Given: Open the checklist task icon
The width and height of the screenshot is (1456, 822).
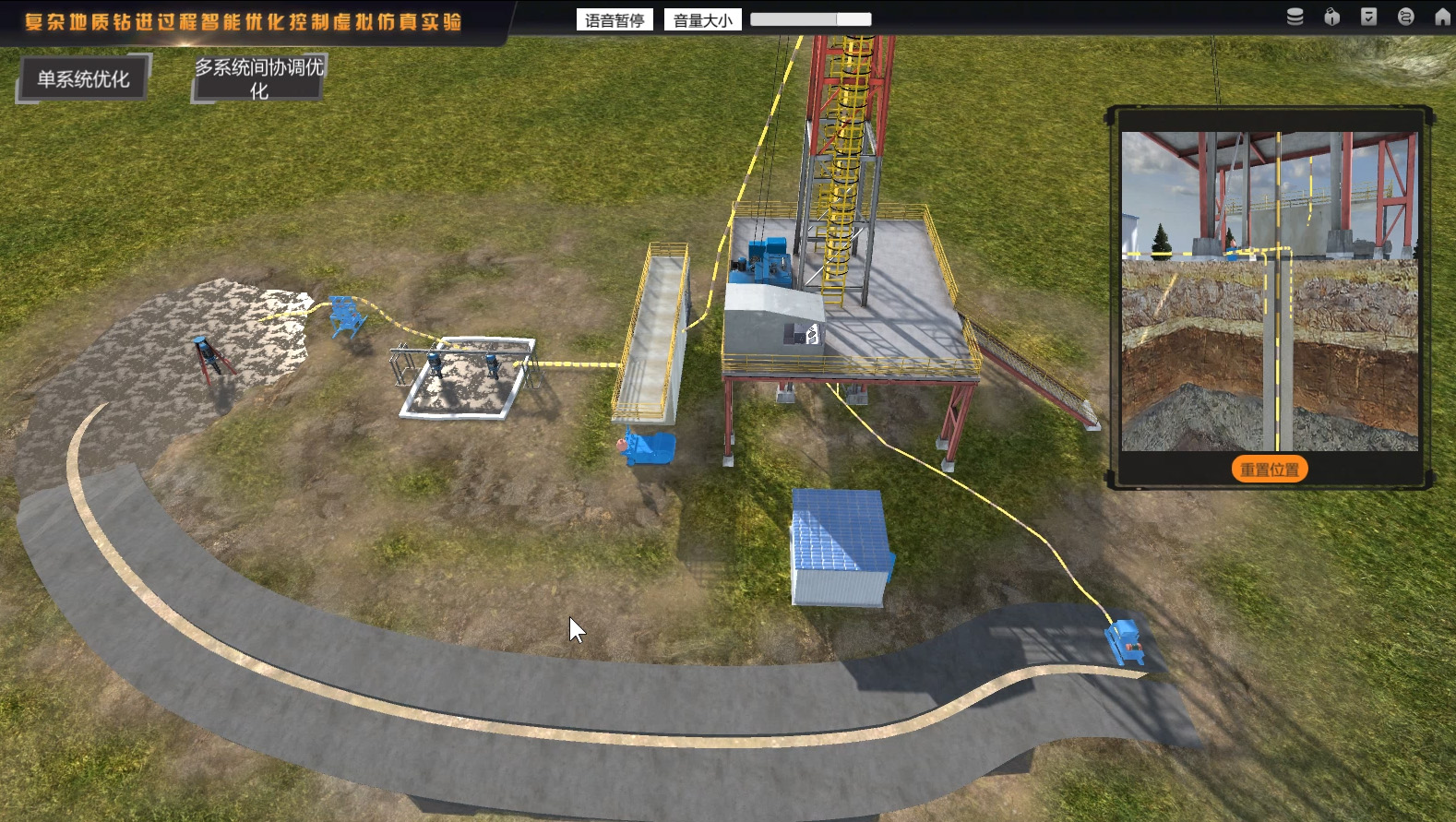Looking at the screenshot, I should tap(1368, 17).
